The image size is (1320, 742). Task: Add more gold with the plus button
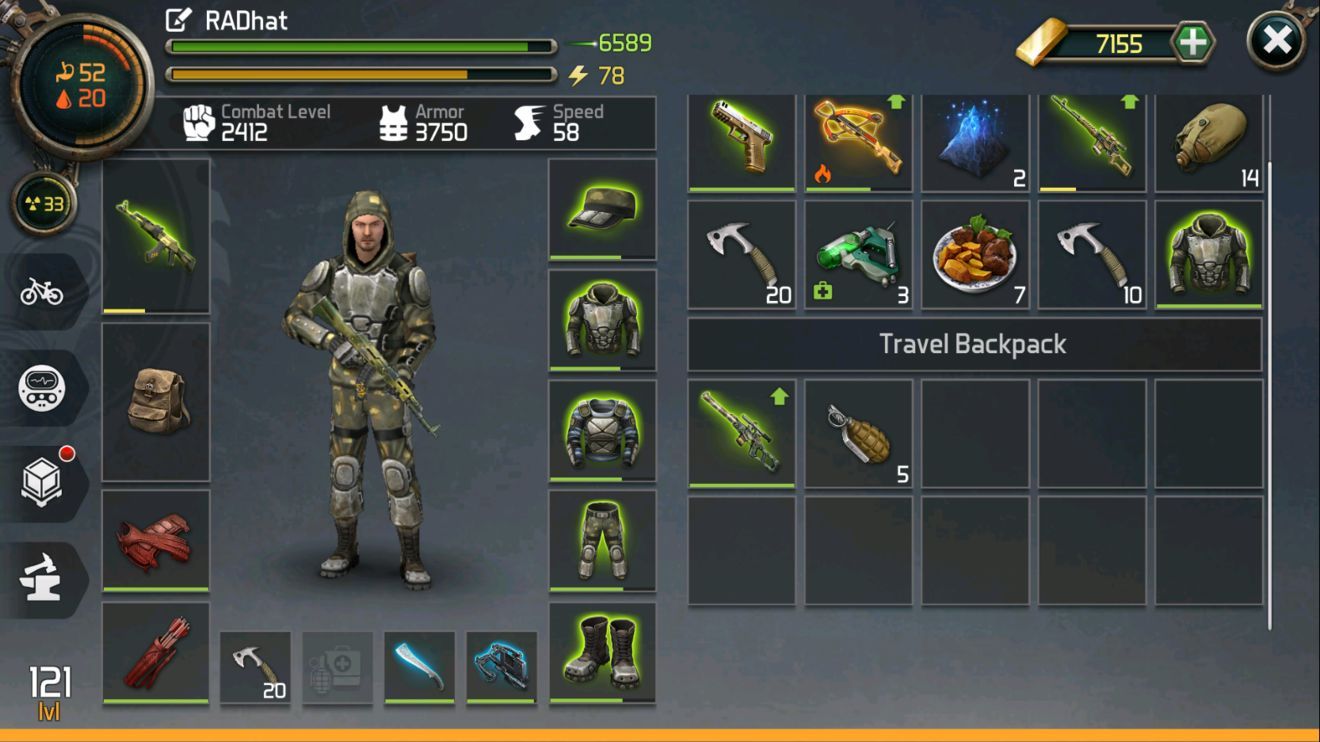1191,43
